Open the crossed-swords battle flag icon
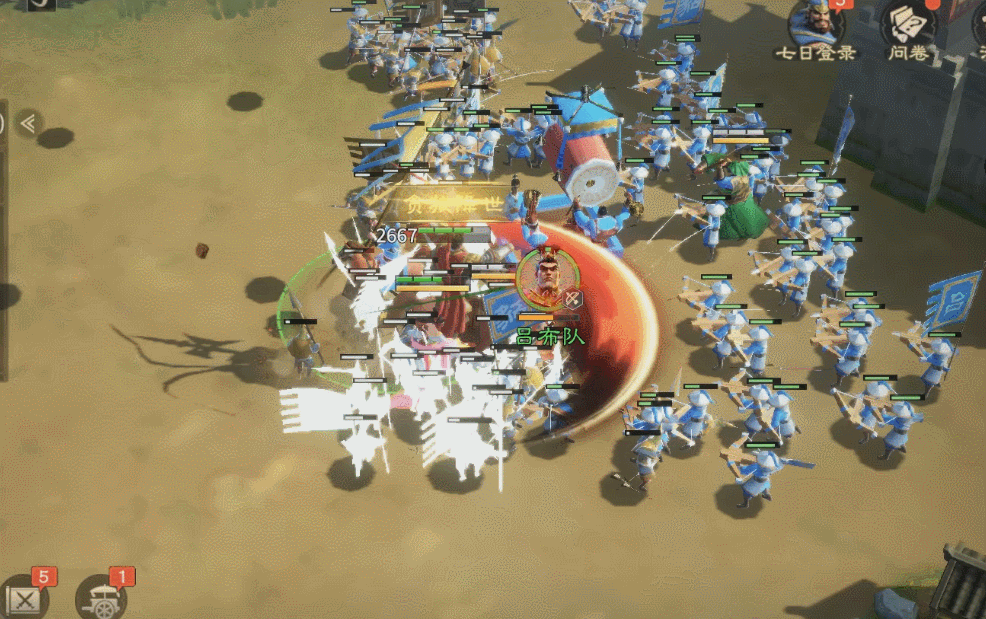This screenshot has width=986, height=619. point(22,599)
